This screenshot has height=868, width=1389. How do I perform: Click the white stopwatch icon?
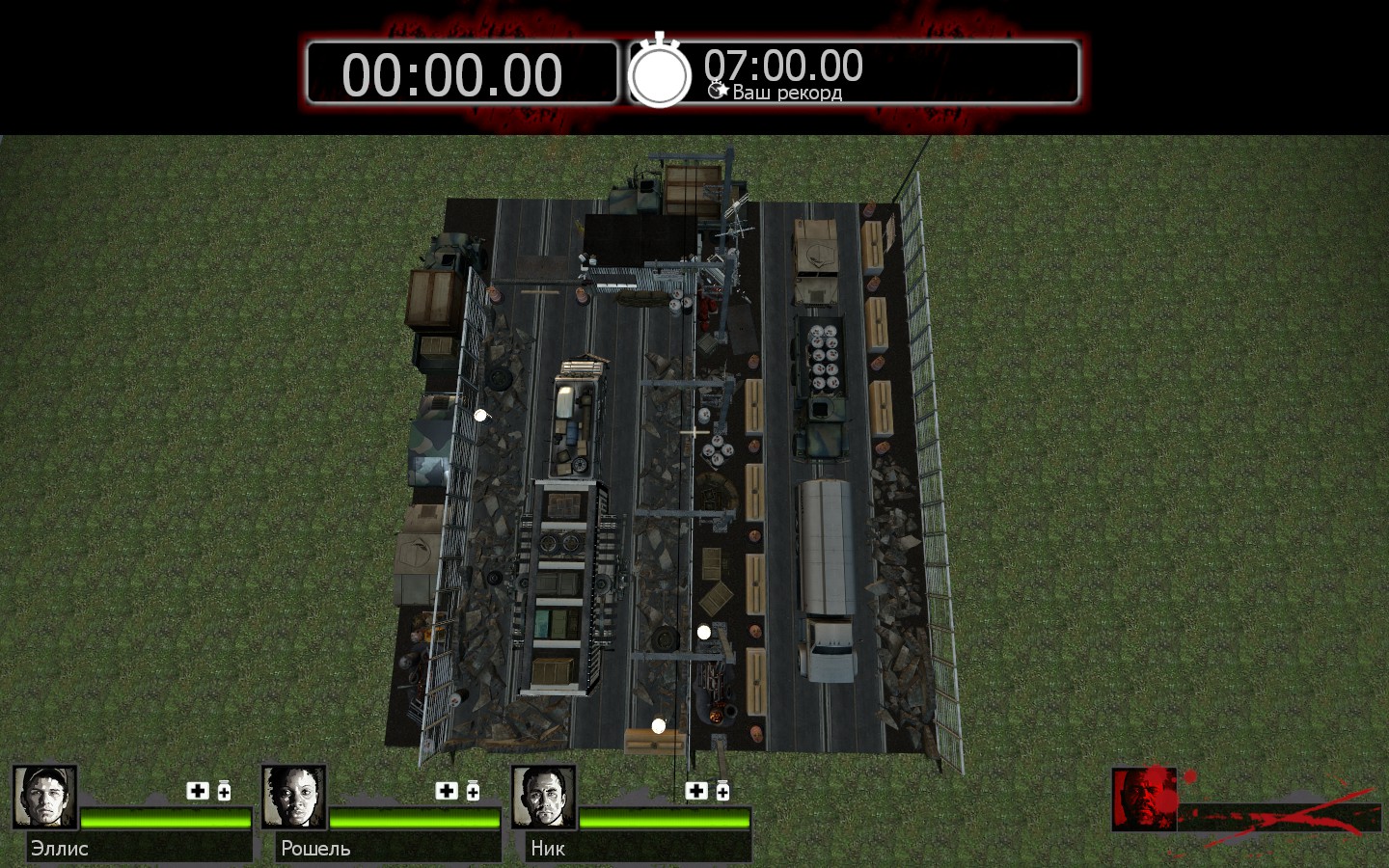coord(660,72)
